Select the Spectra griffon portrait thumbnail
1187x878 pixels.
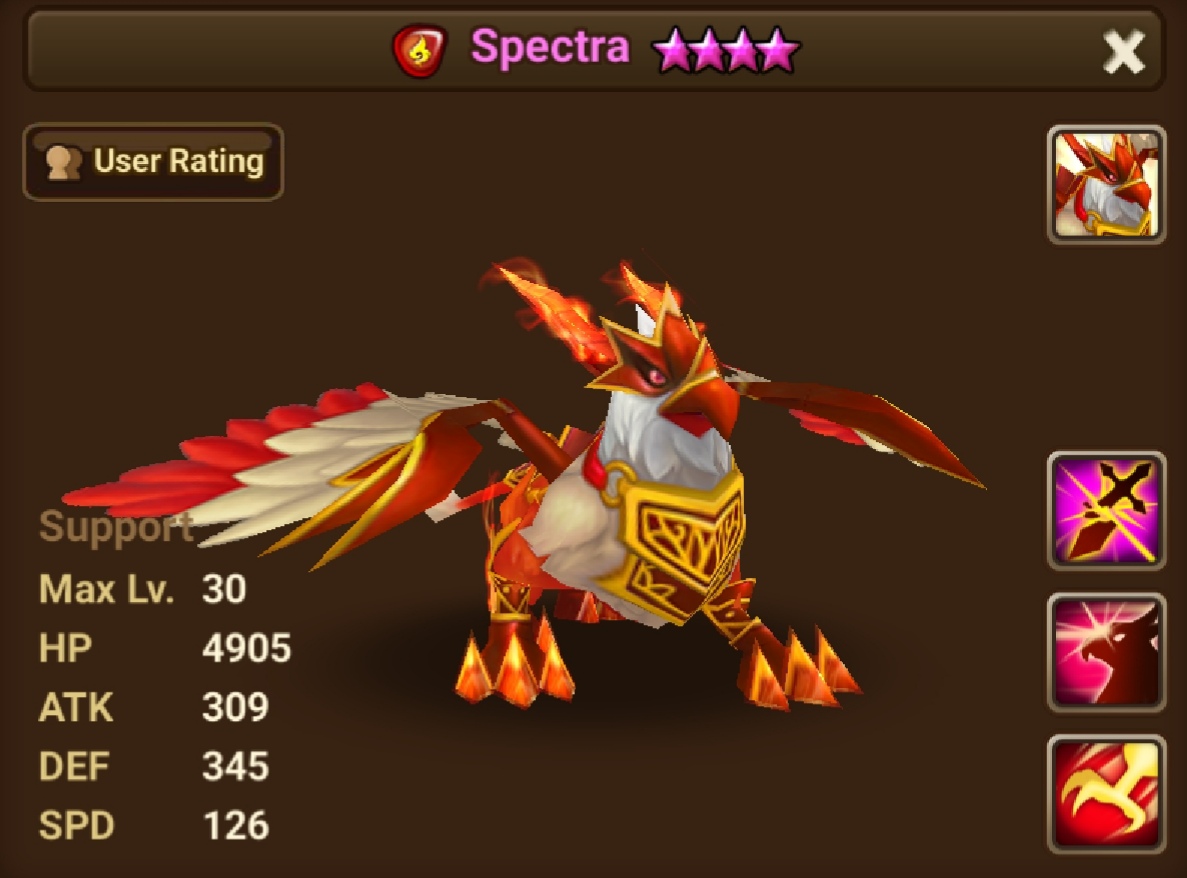point(1106,184)
